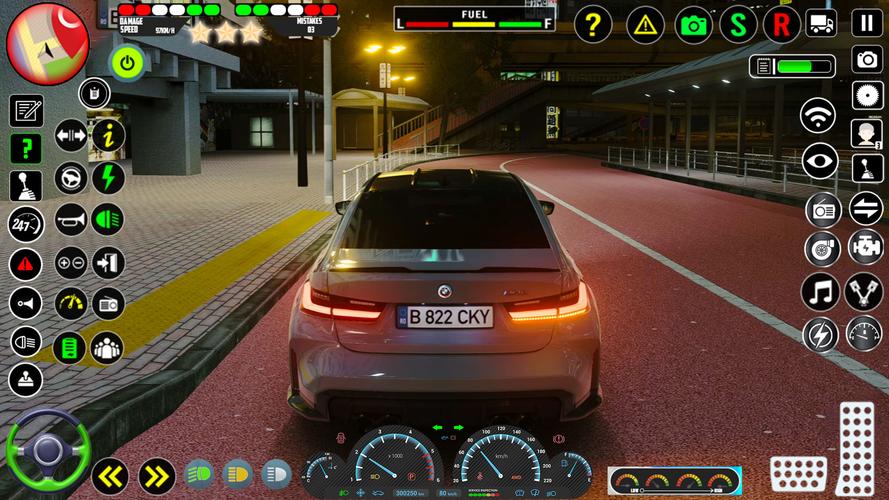Apply the brake pedal
Viewport: 889px width, 500px height.
798,473
